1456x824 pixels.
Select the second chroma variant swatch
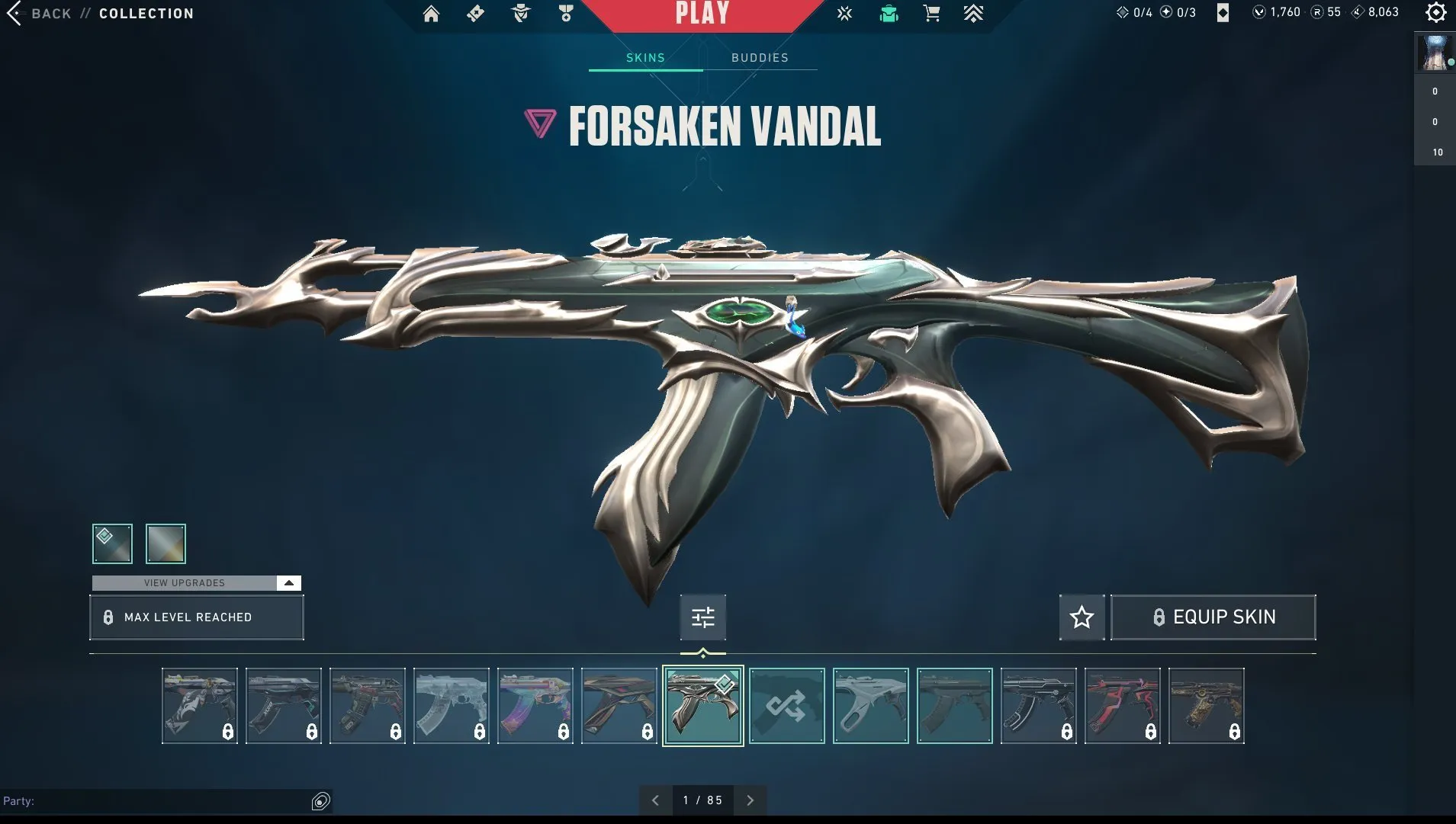pos(165,543)
